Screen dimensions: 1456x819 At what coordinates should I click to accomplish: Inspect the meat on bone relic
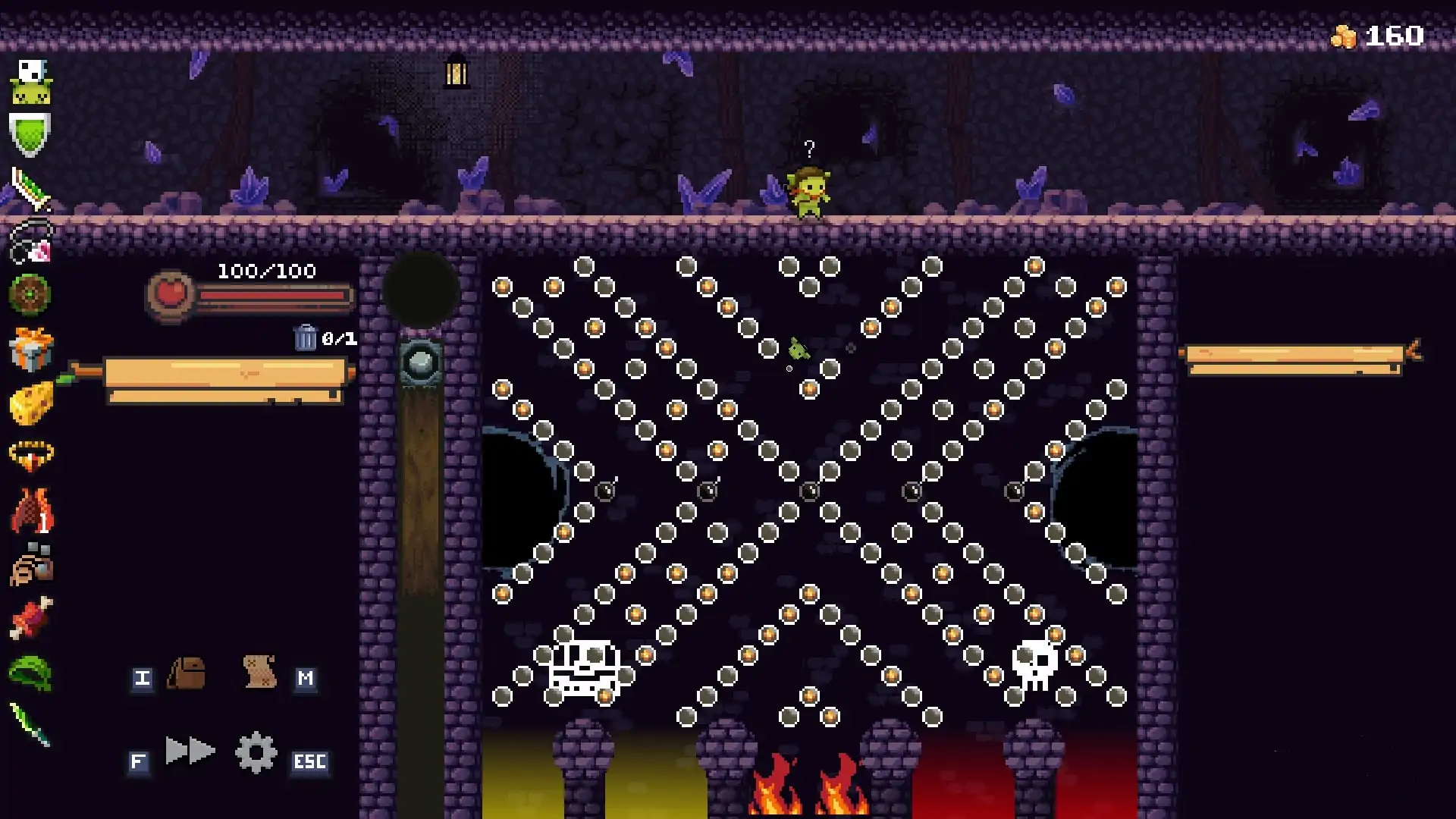coord(31,618)
